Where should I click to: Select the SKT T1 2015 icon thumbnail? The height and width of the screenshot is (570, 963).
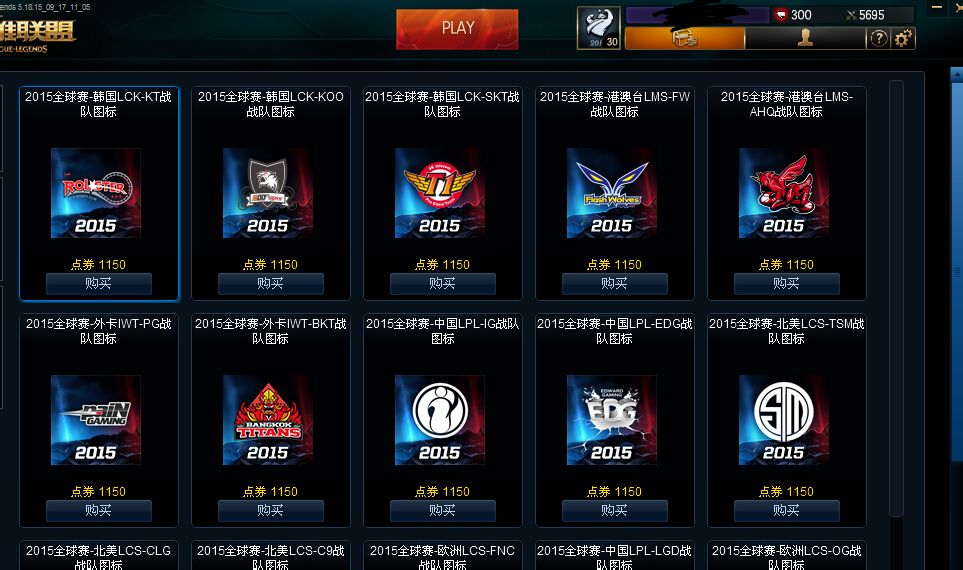tap(440, 193)
